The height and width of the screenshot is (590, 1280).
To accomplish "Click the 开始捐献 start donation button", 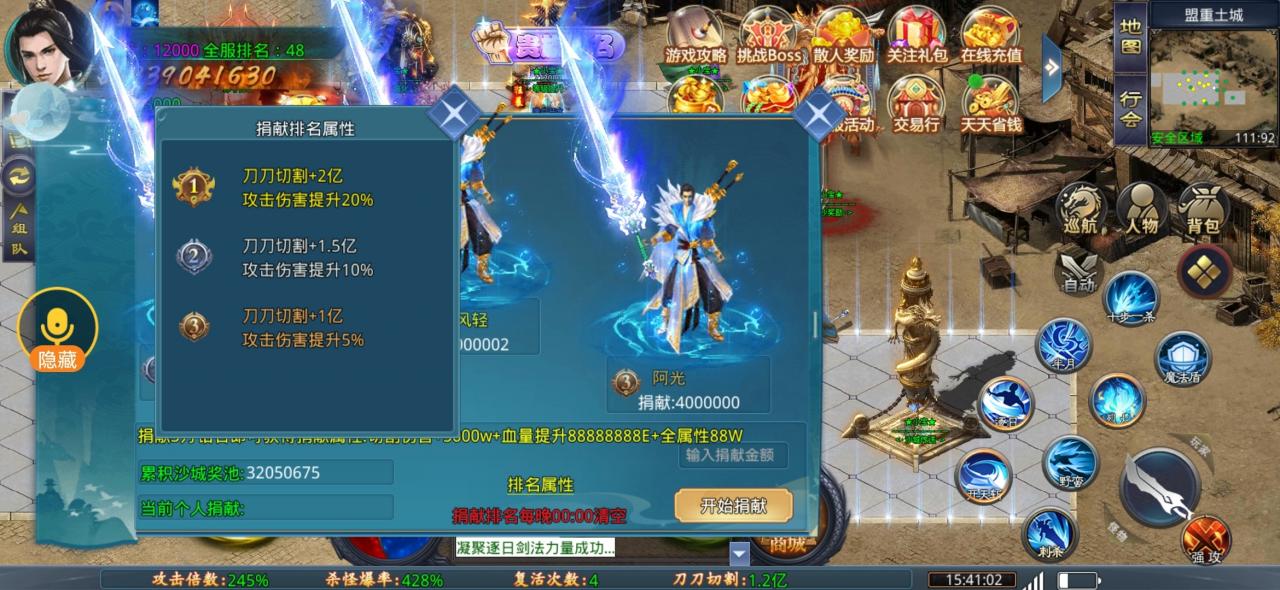I will 733,505.
